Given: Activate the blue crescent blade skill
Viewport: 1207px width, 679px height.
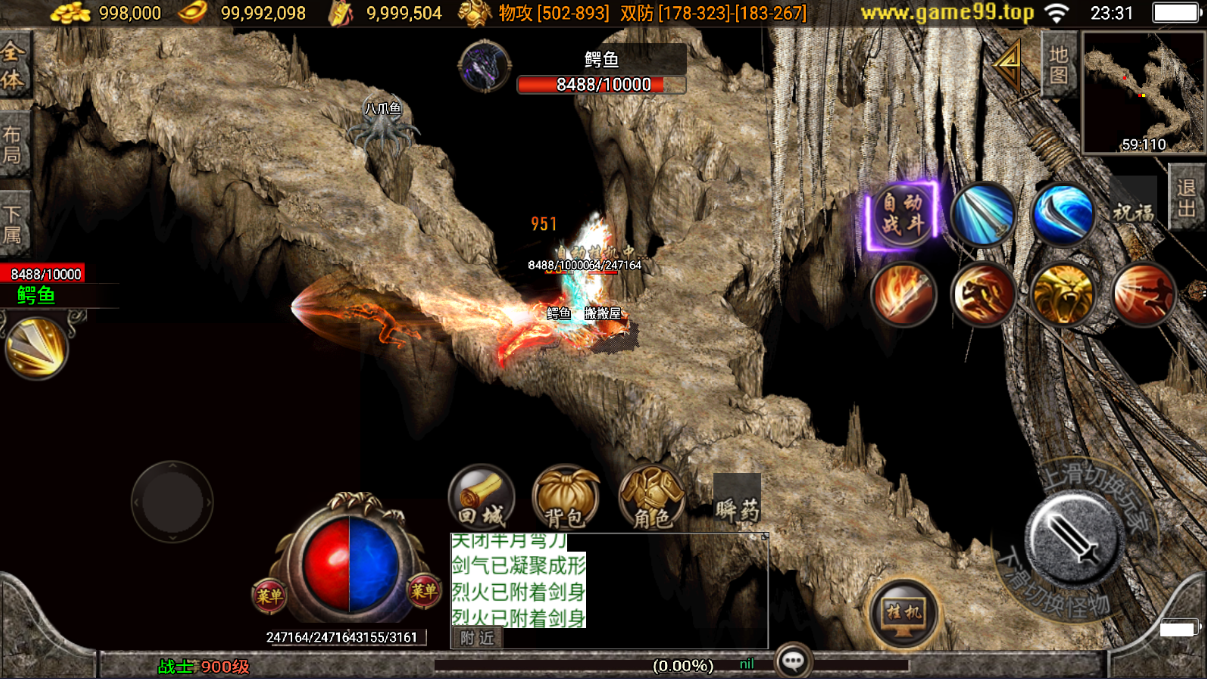Looking at the screenshot, I should point(1062,214).
